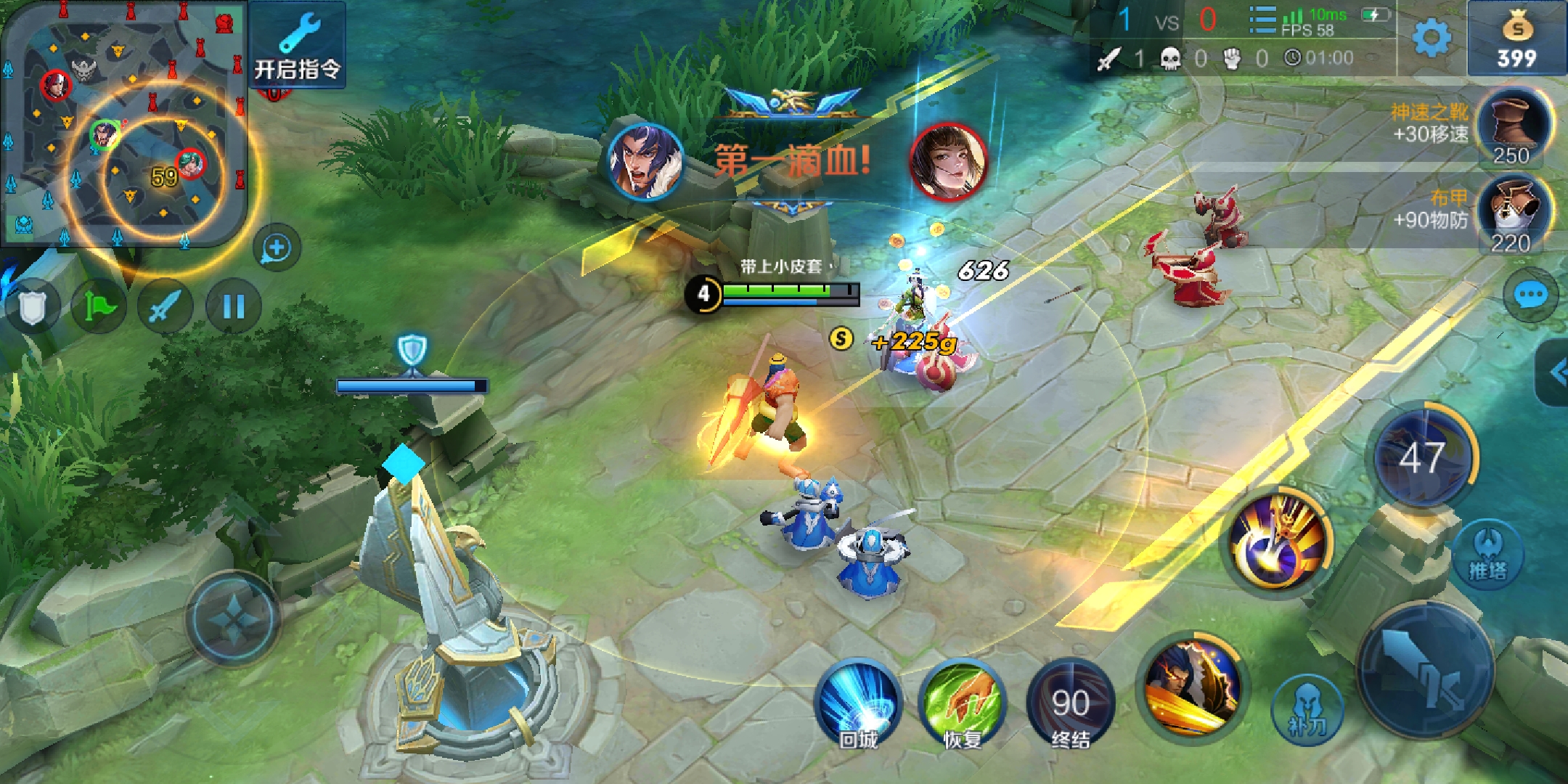The image size is (1568, 784).
Task: Tap the pause bars signal button
Action: (x=233, y=307)
